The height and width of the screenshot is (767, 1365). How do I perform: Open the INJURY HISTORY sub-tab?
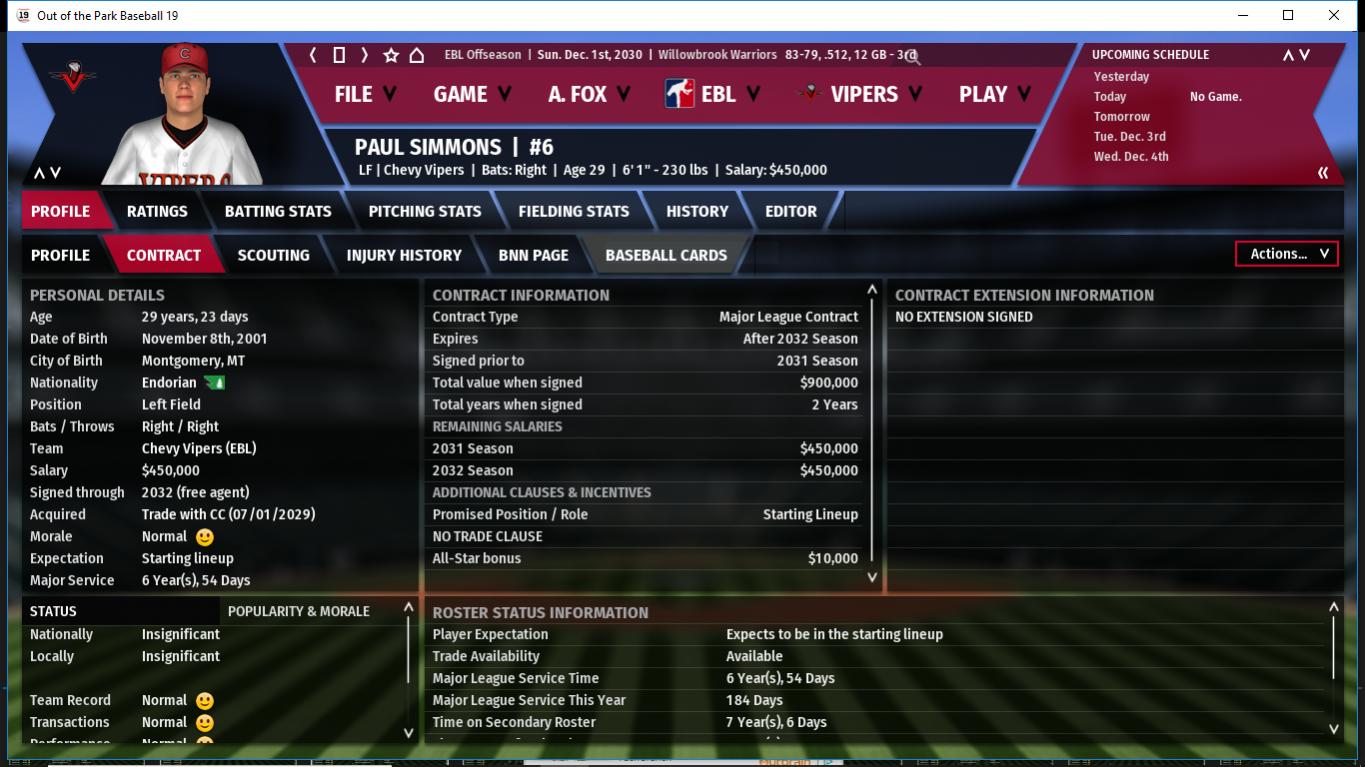404,255
